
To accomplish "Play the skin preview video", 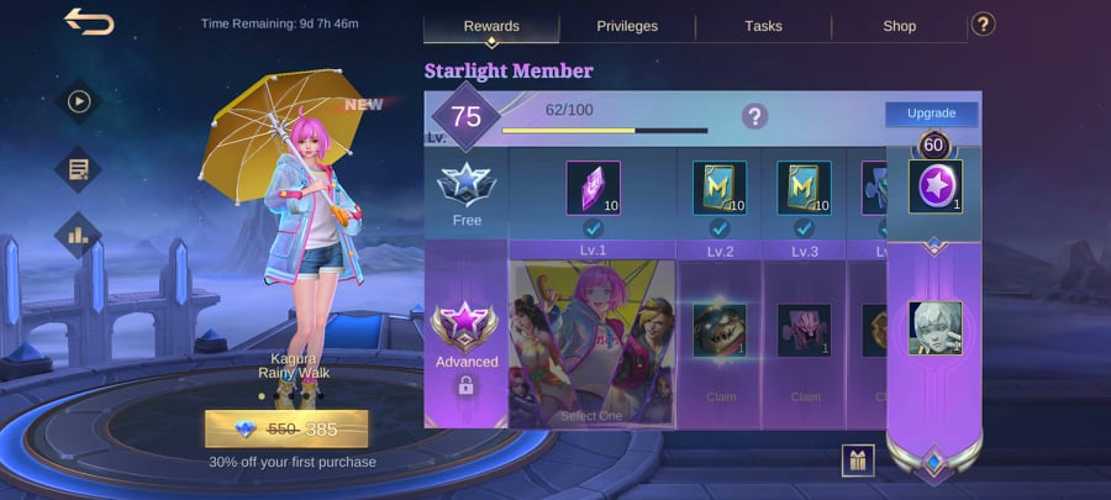I will 78,101.
